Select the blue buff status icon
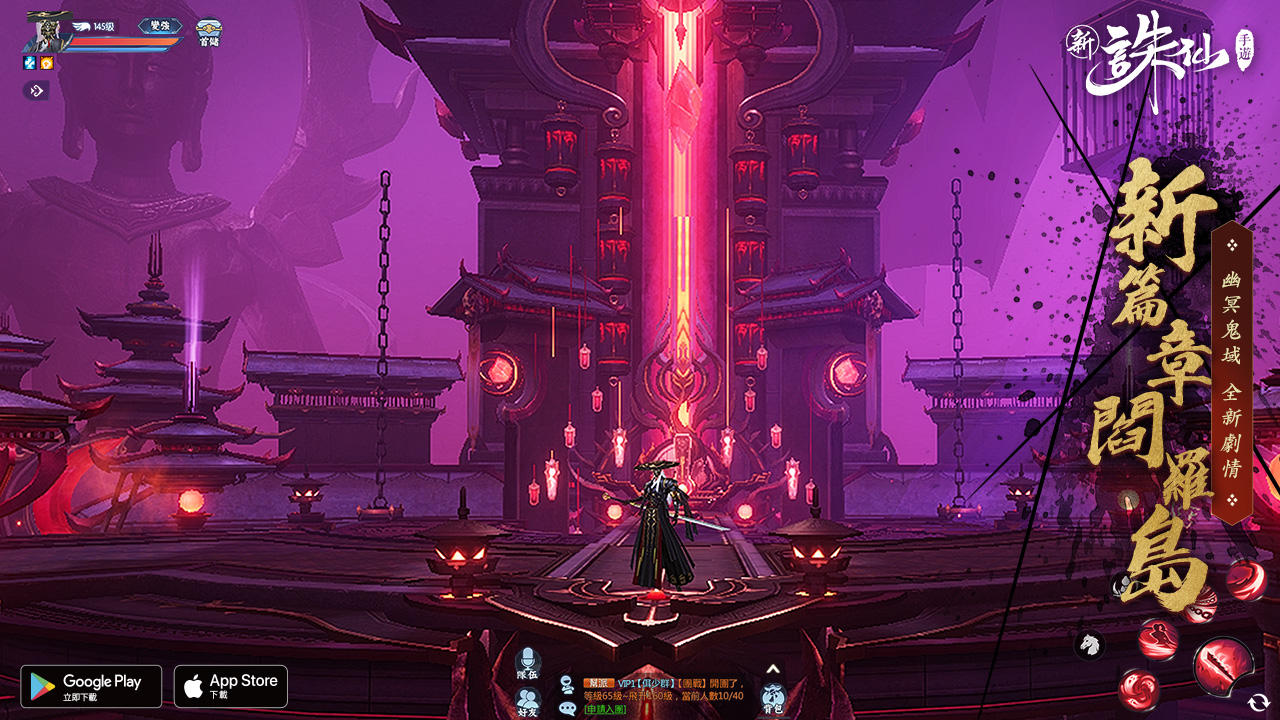Viewport: 1280px width, 720px height. (x=30, y=63)
